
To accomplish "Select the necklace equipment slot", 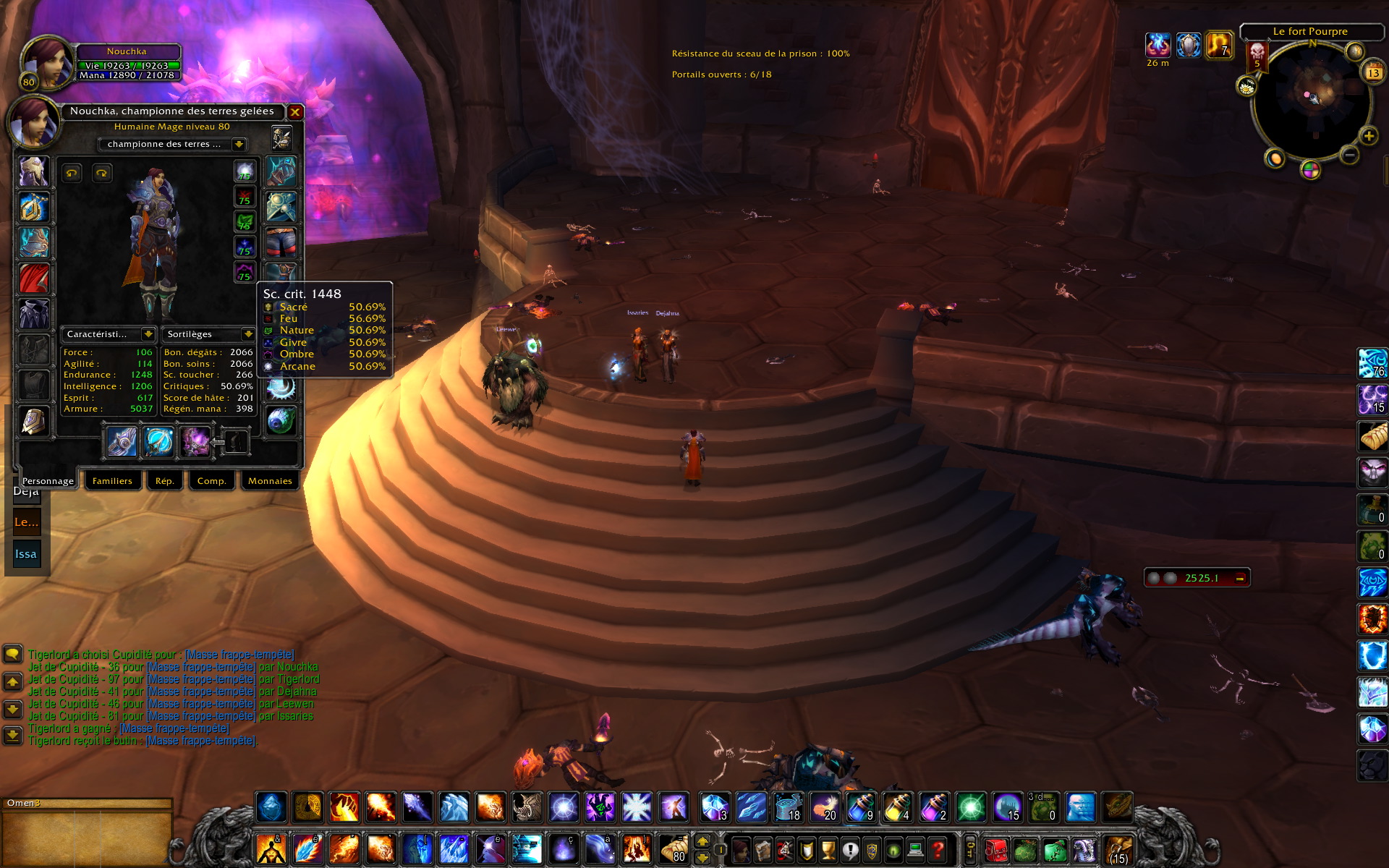I will (34, 208).
